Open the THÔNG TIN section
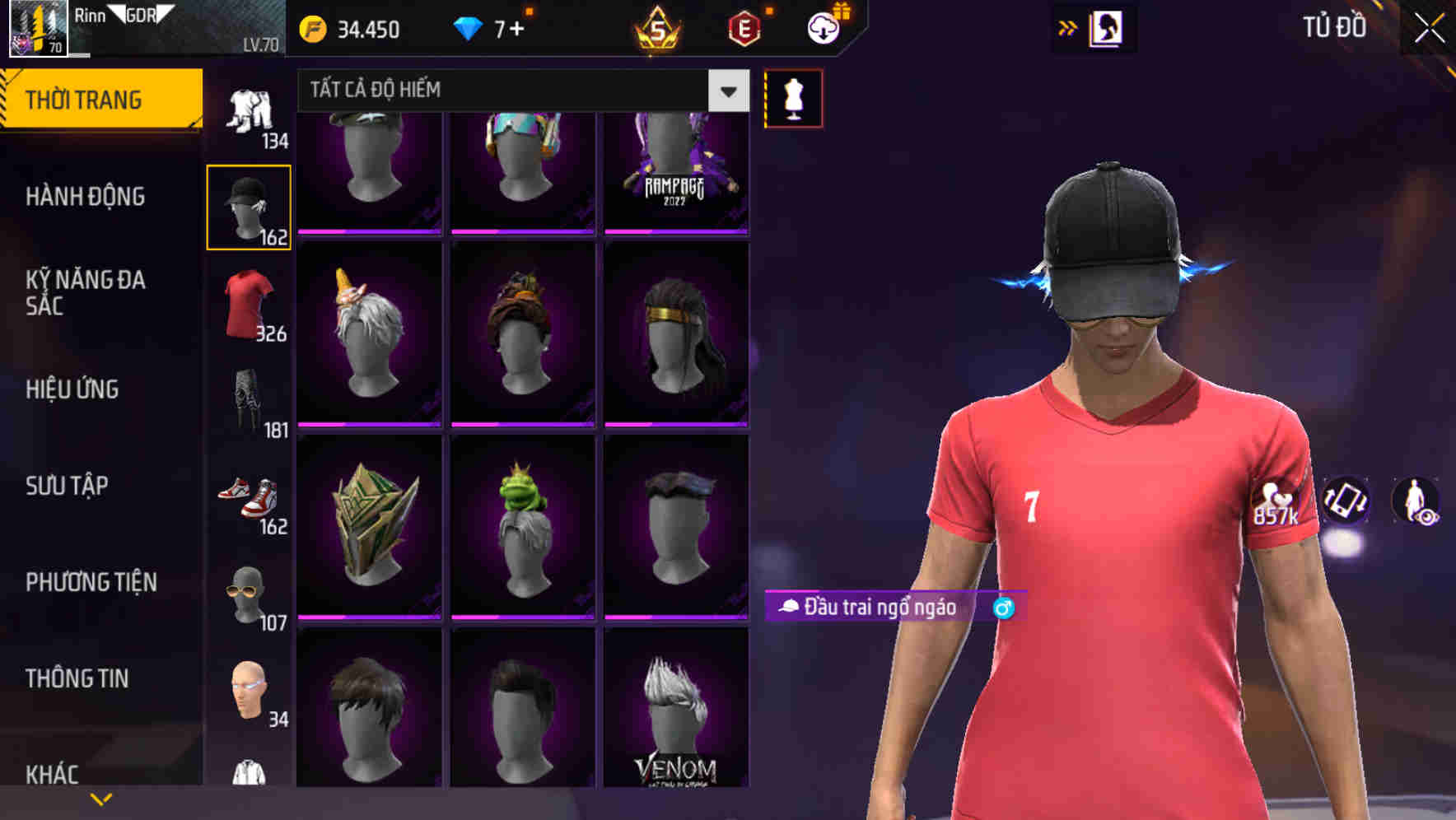Image resolution: width=1456 pixels, height=820 pixels. click(x=78, y=678)
